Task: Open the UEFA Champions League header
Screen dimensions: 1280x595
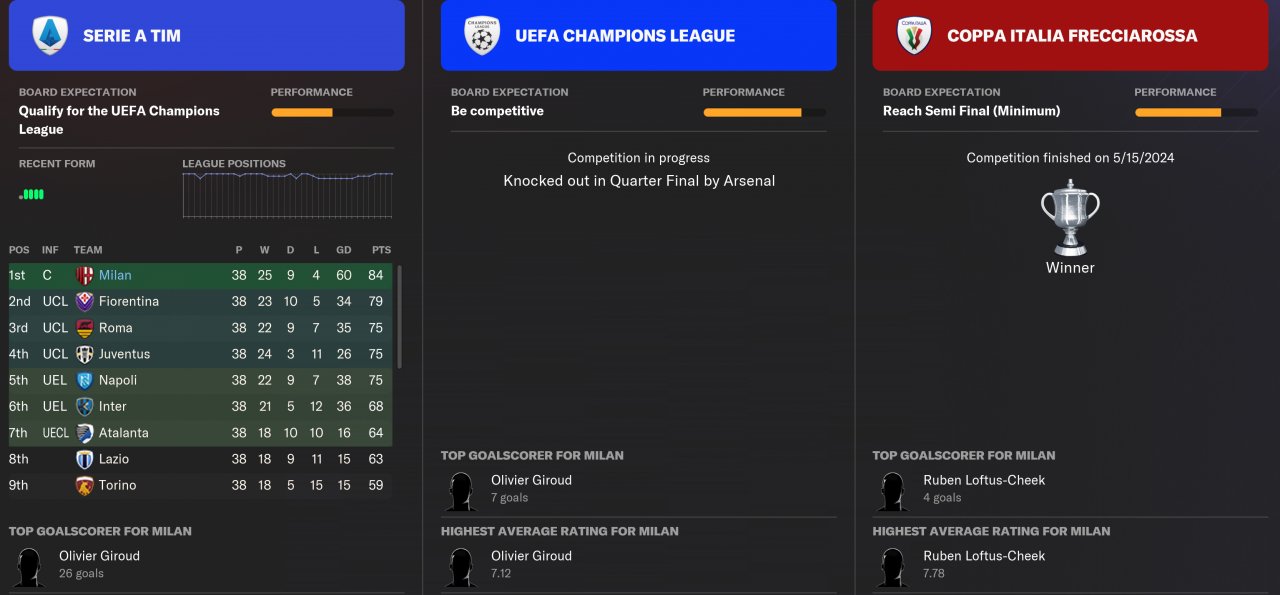Action: click(638, 36)
